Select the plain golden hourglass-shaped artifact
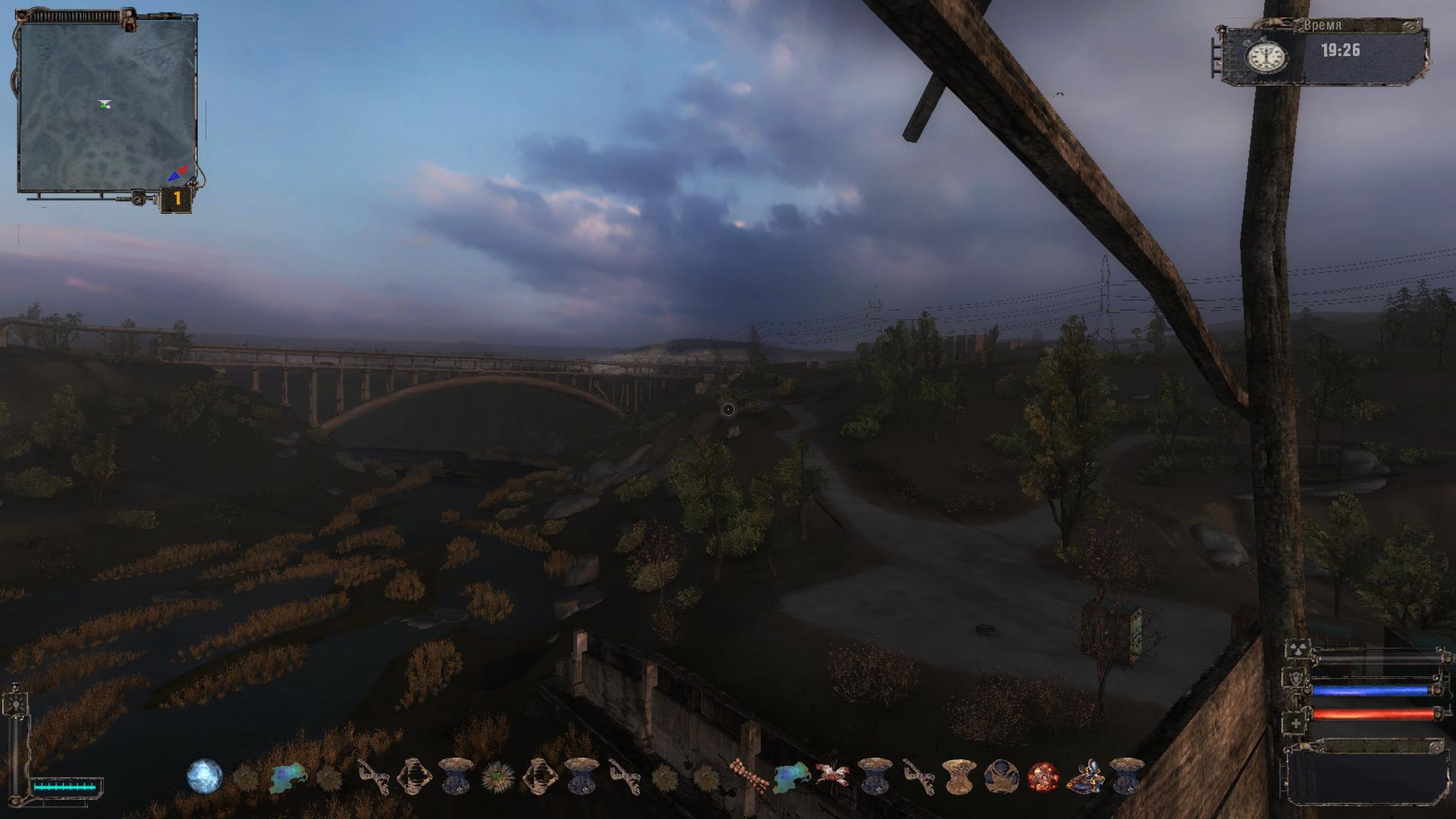The image size is (1456, 819). 958,777
